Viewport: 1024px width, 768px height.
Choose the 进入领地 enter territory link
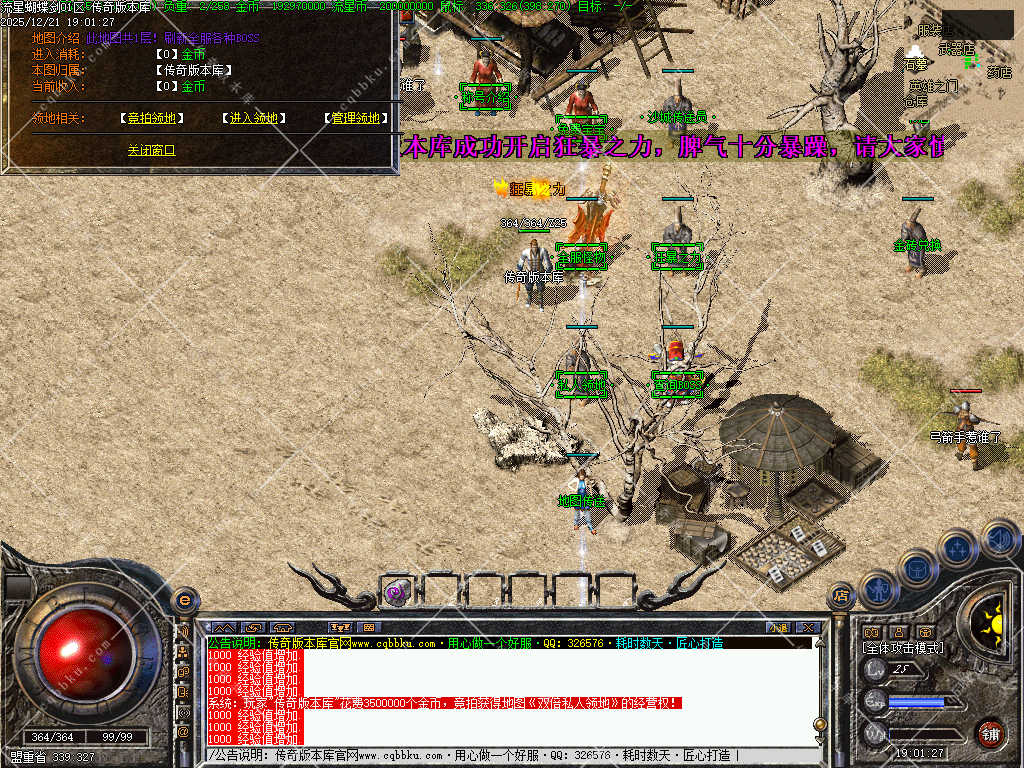click(x=254, y=118)
